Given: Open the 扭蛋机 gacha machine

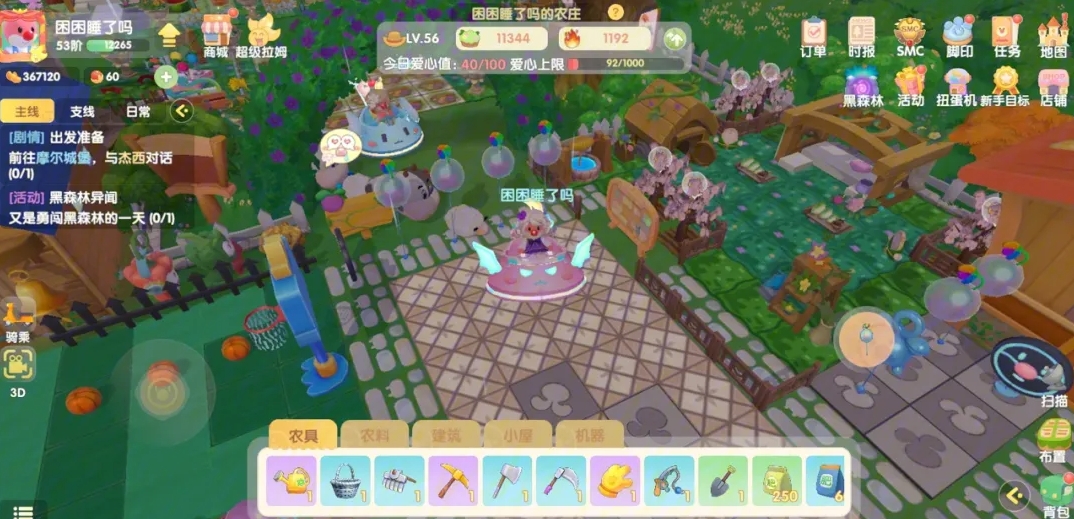Looking at the screenshot, I should pos(957,85).
